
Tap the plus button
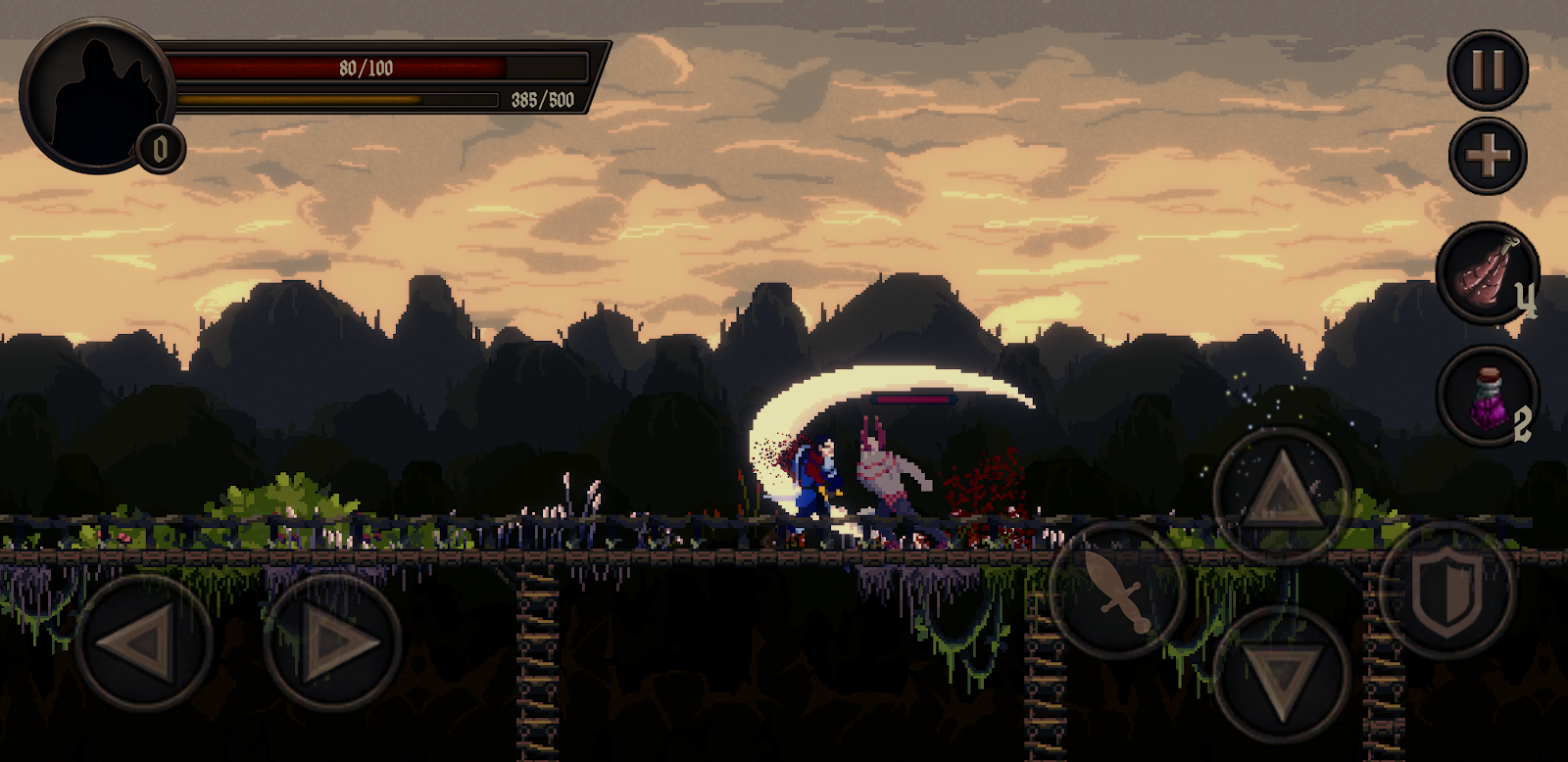pos(1487,156)
